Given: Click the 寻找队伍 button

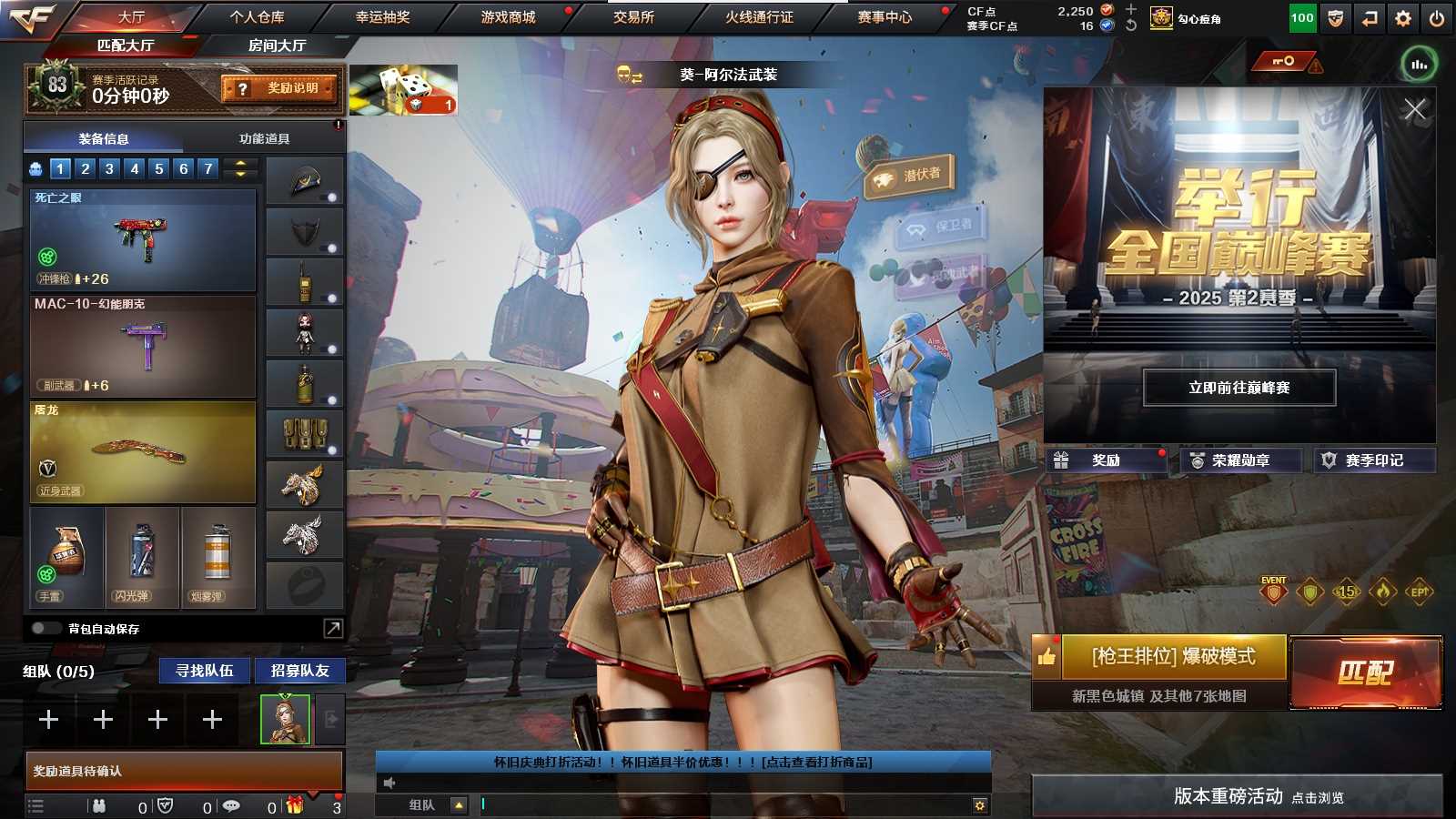Looking at the screenshot, I should pos(205,671).
